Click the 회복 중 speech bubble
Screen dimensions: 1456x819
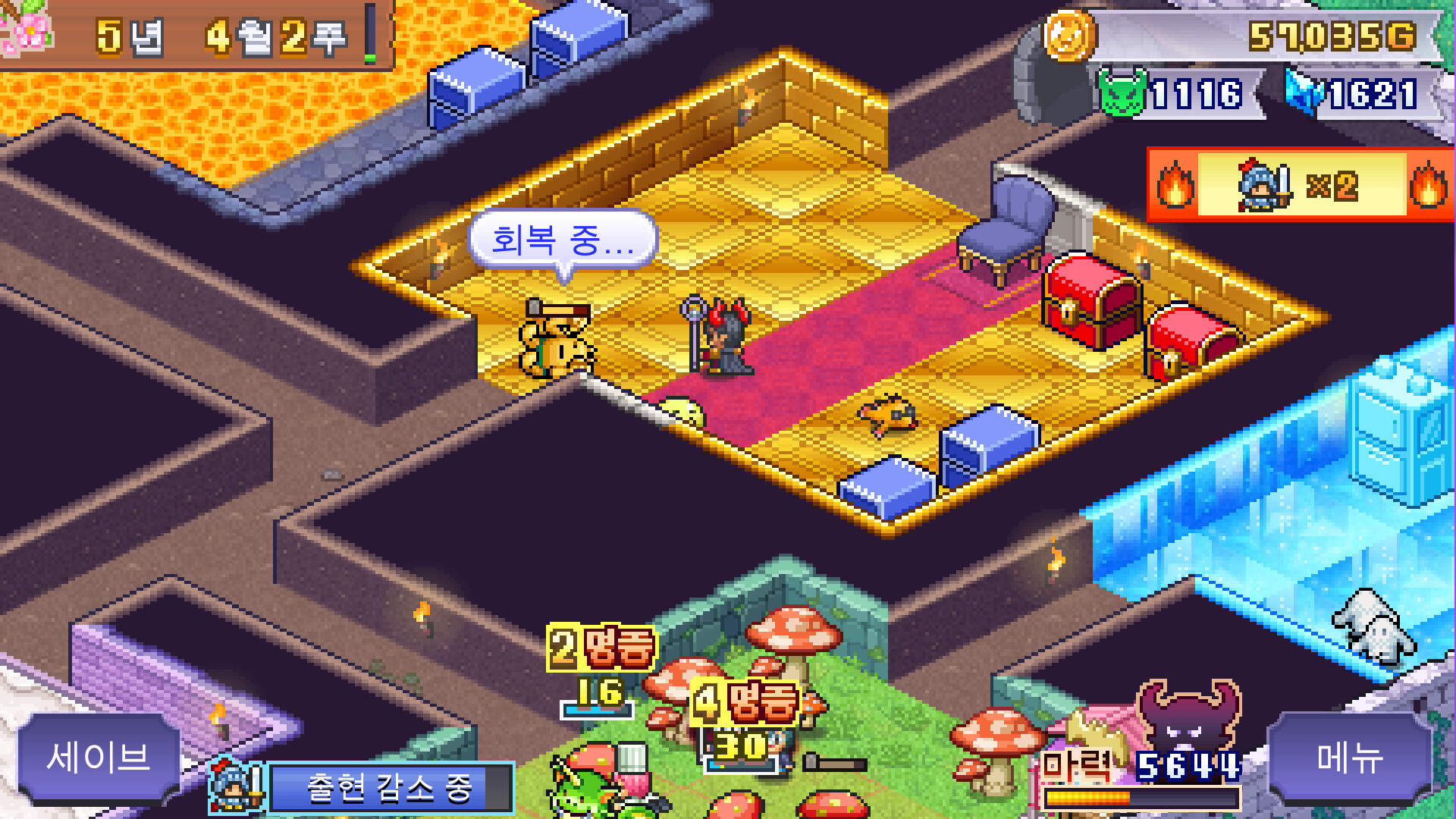(x=561, y=240)
